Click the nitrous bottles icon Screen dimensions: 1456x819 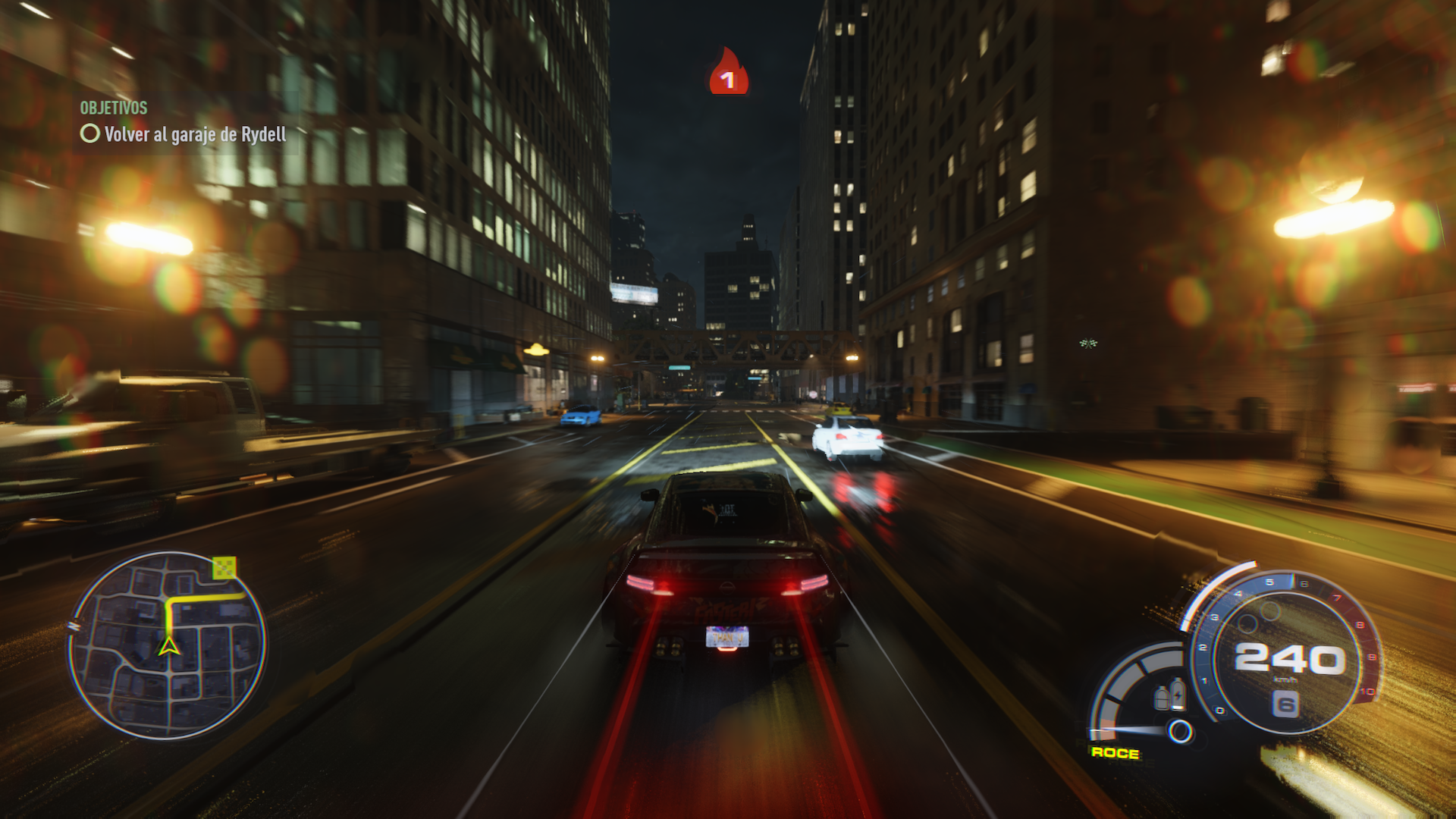click(1169, 695)
